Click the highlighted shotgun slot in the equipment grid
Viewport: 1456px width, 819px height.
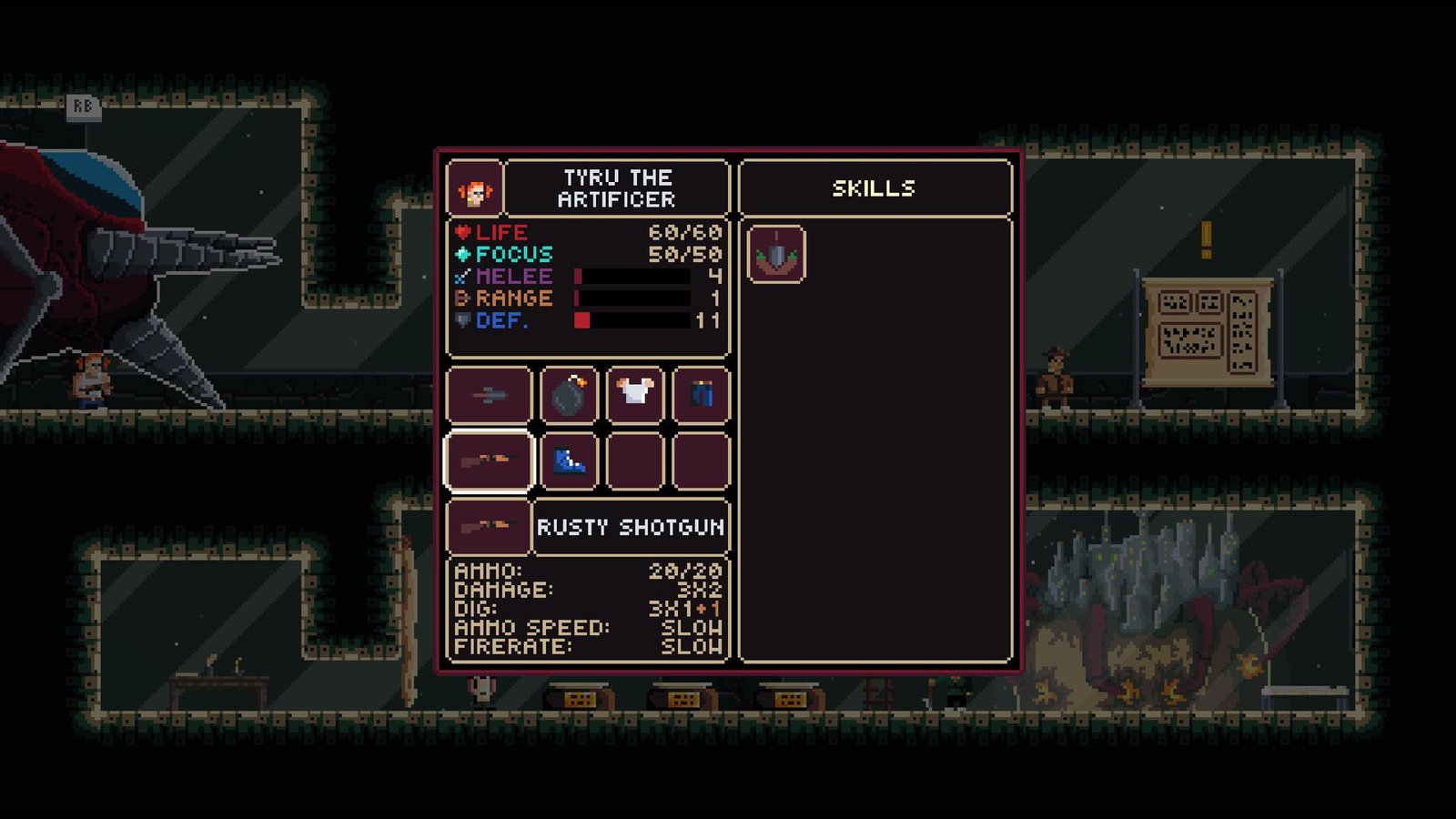click(489, 461)
